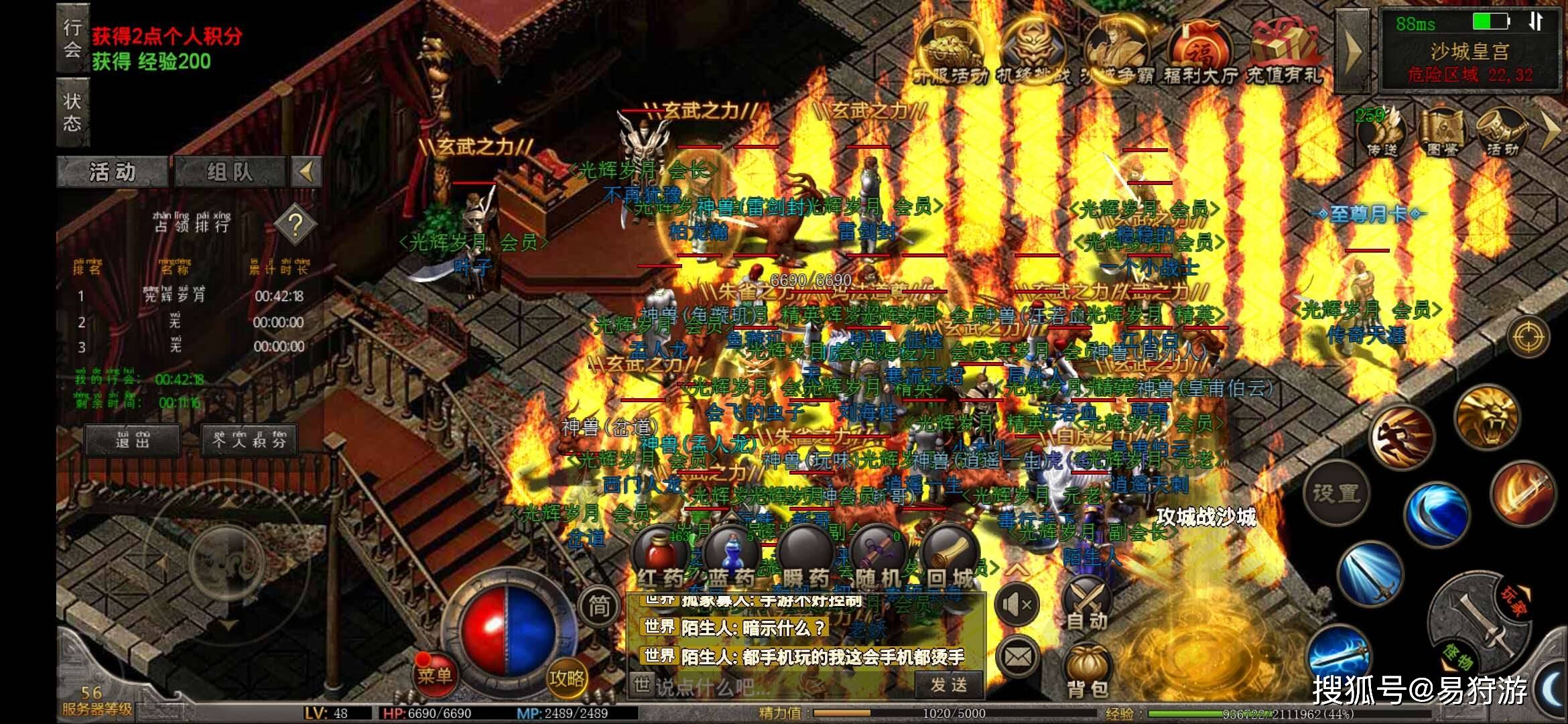Image resolution: width=1568 pixels, height=724 pixels.
Task: Open the 状态 status tab
Action: click(72, 111)
